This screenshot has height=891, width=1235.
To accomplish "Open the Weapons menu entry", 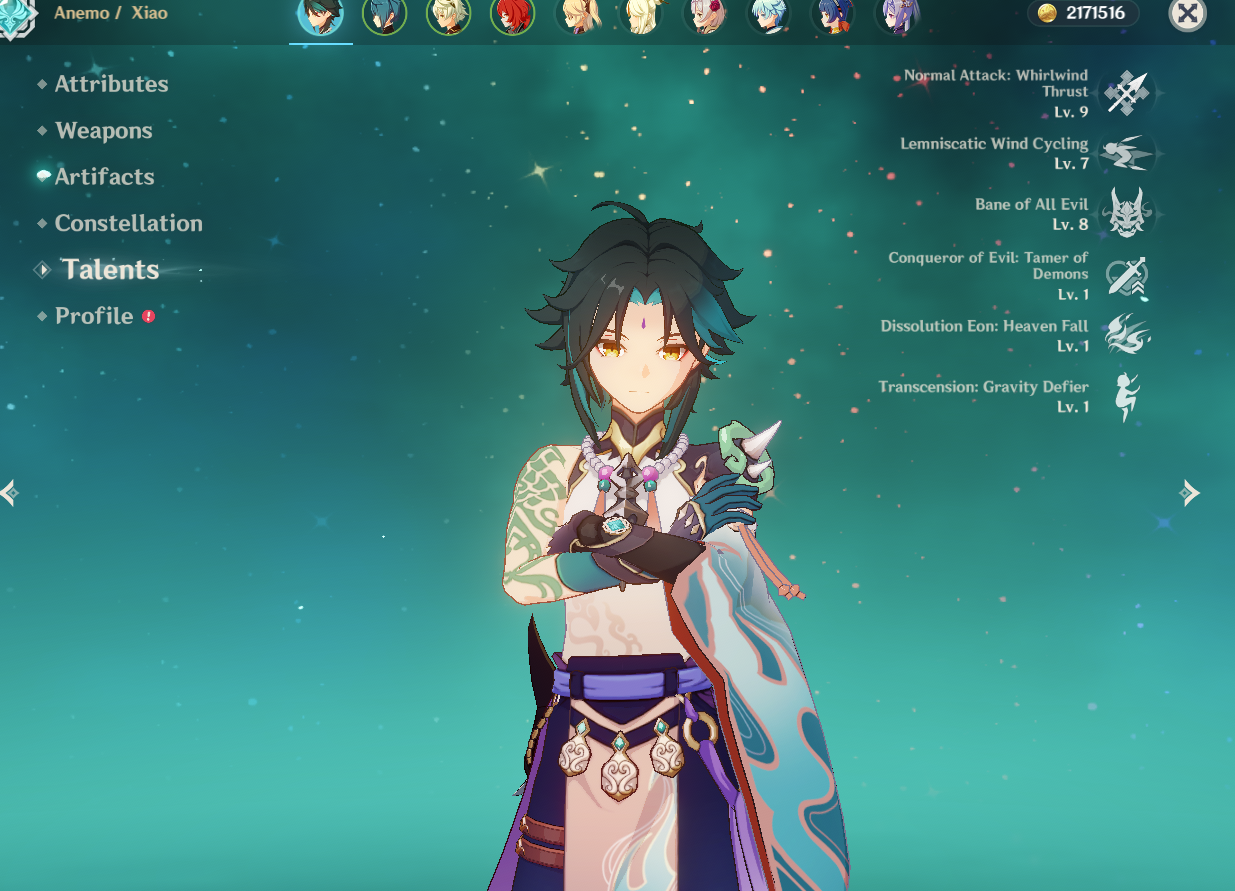I will (x=104, y=131).
